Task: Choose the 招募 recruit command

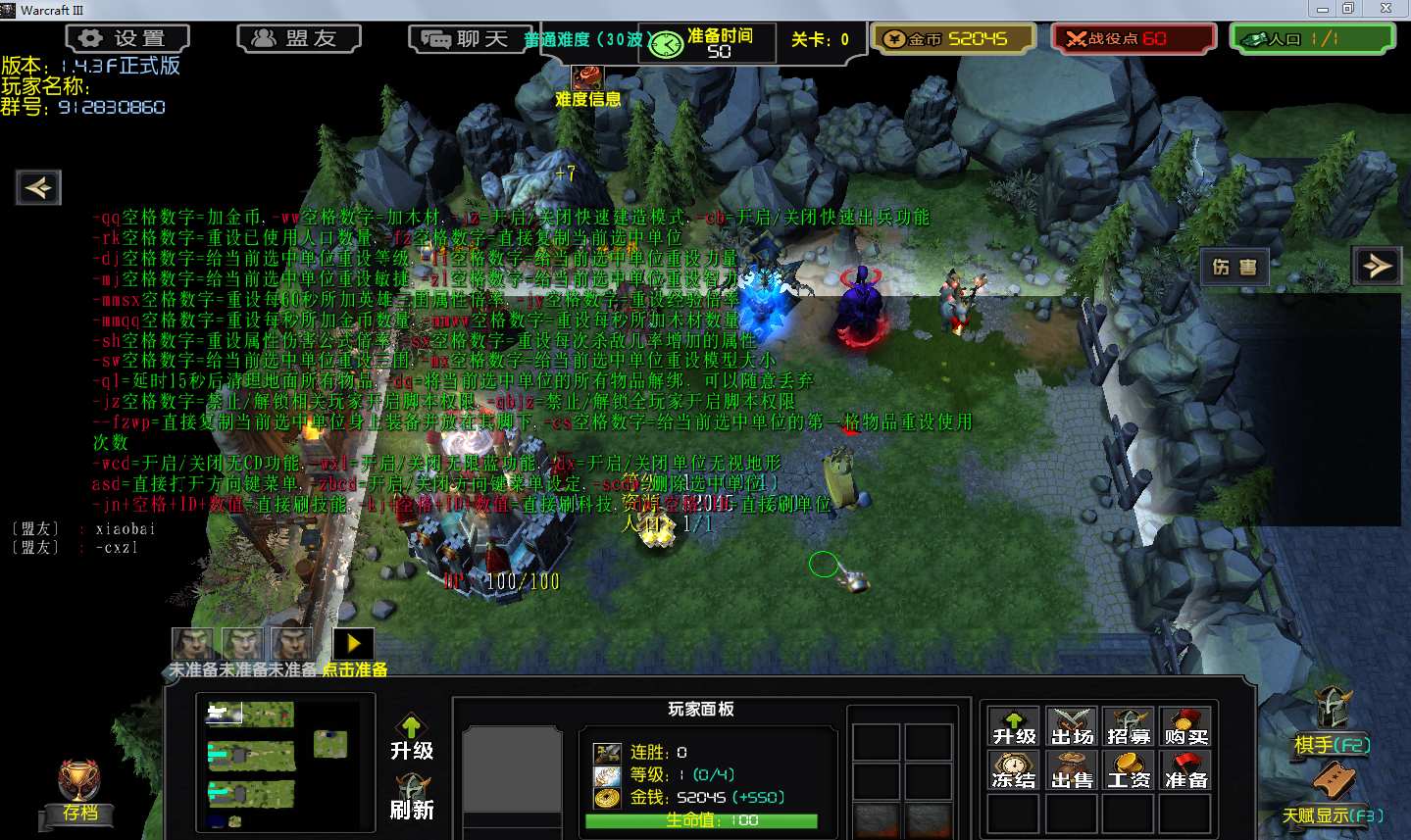Action: tap(1129, 726)
